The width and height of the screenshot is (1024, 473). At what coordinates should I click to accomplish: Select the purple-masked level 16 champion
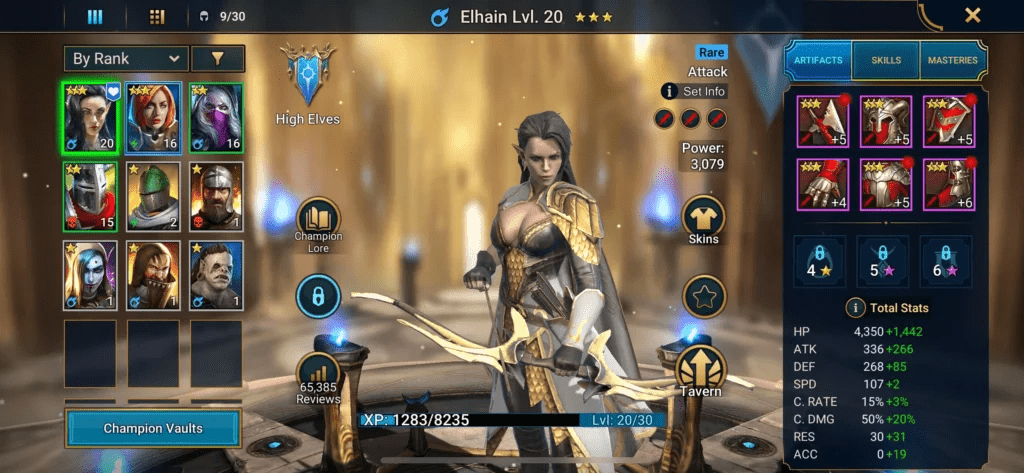pos(216,115)
